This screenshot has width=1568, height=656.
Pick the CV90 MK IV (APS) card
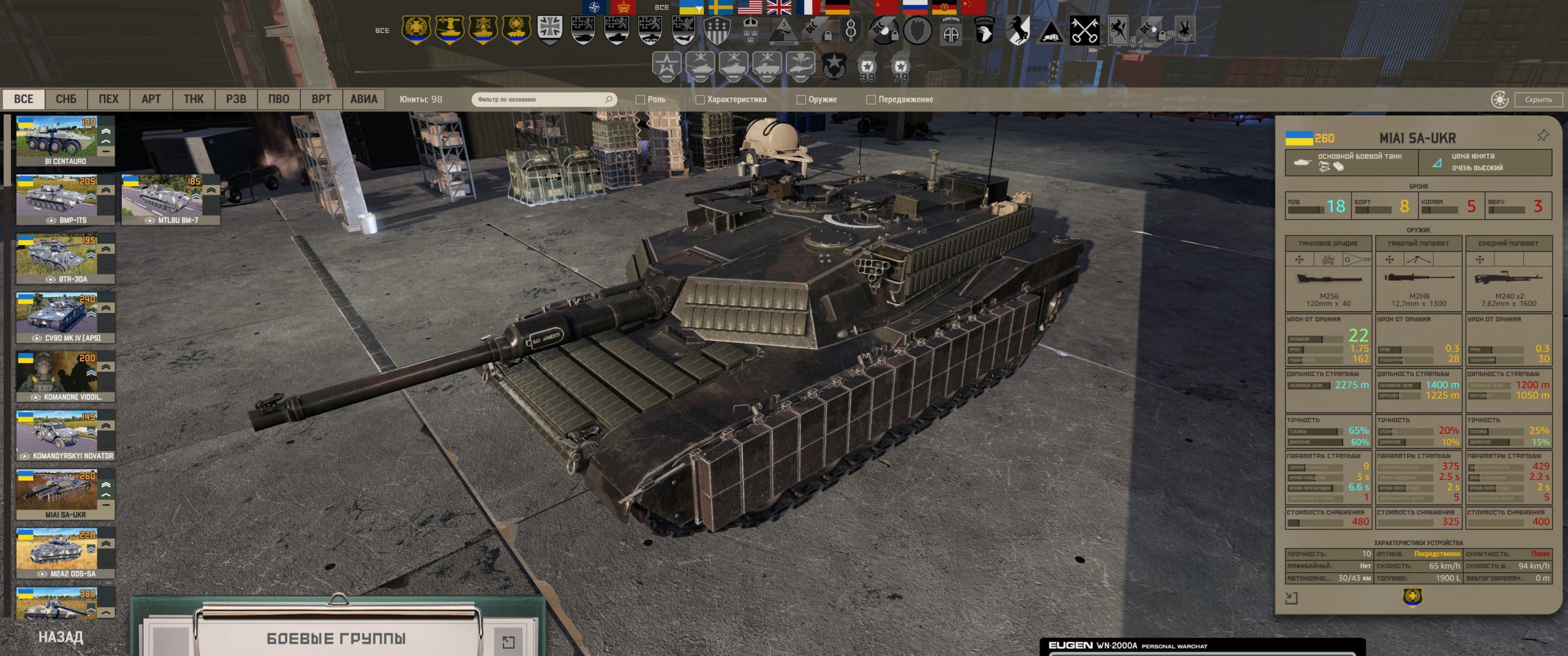65,318
